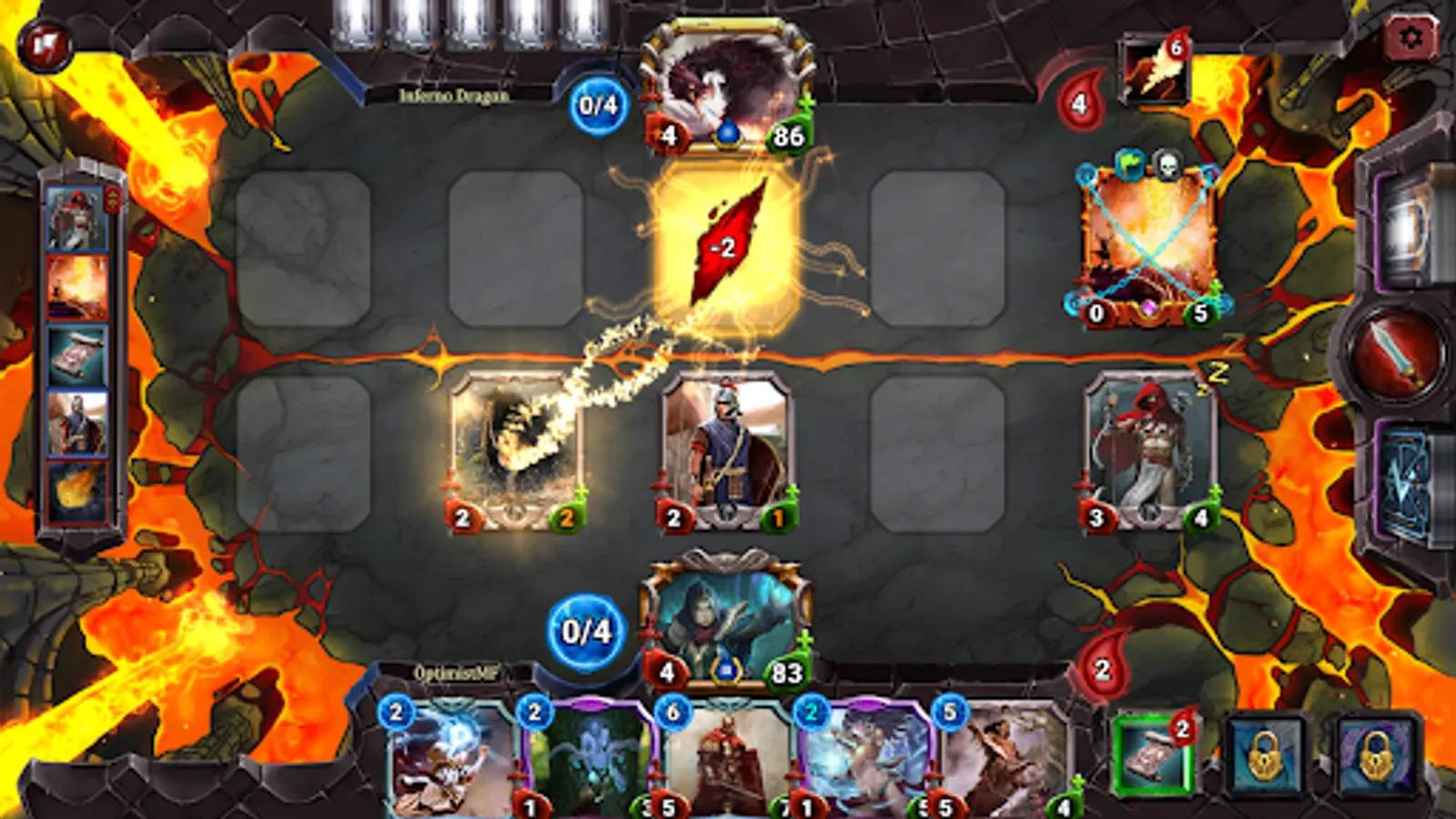Open the lantern deck icon on right sidebar
This screenshot has height=819, width=1456.
(x=1407, y=226)
